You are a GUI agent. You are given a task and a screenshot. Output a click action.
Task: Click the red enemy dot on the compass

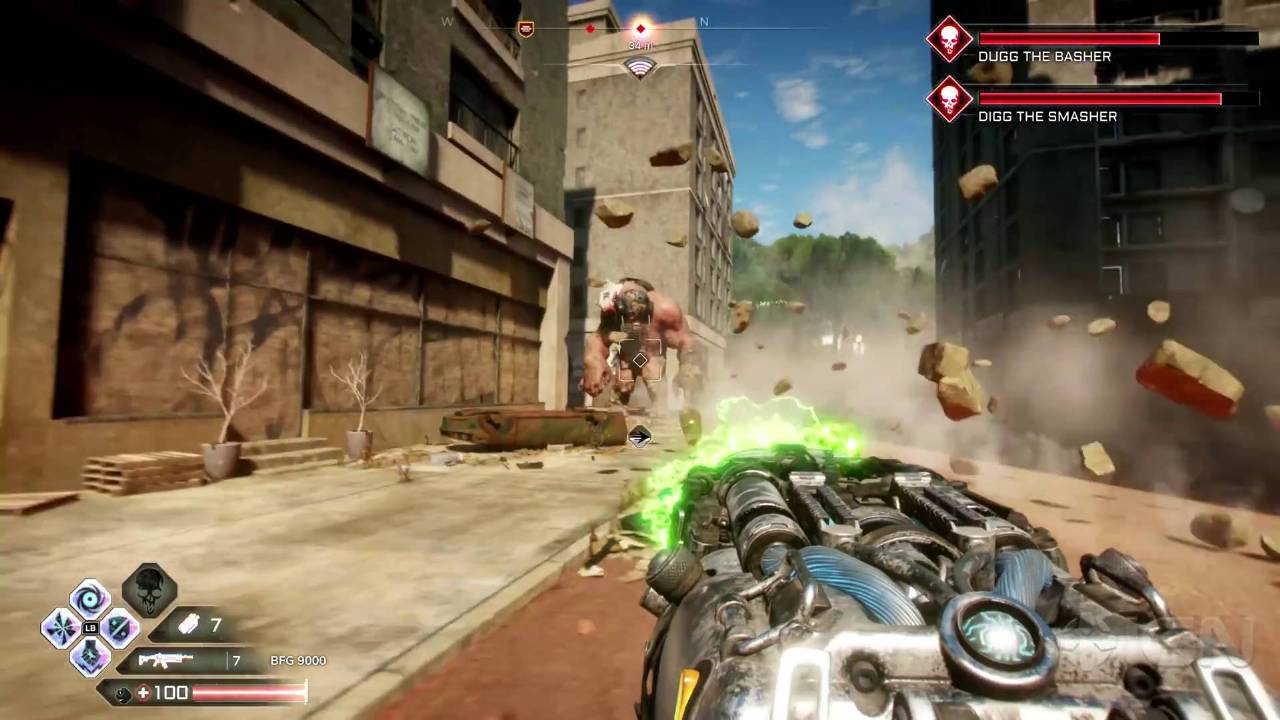590,28
